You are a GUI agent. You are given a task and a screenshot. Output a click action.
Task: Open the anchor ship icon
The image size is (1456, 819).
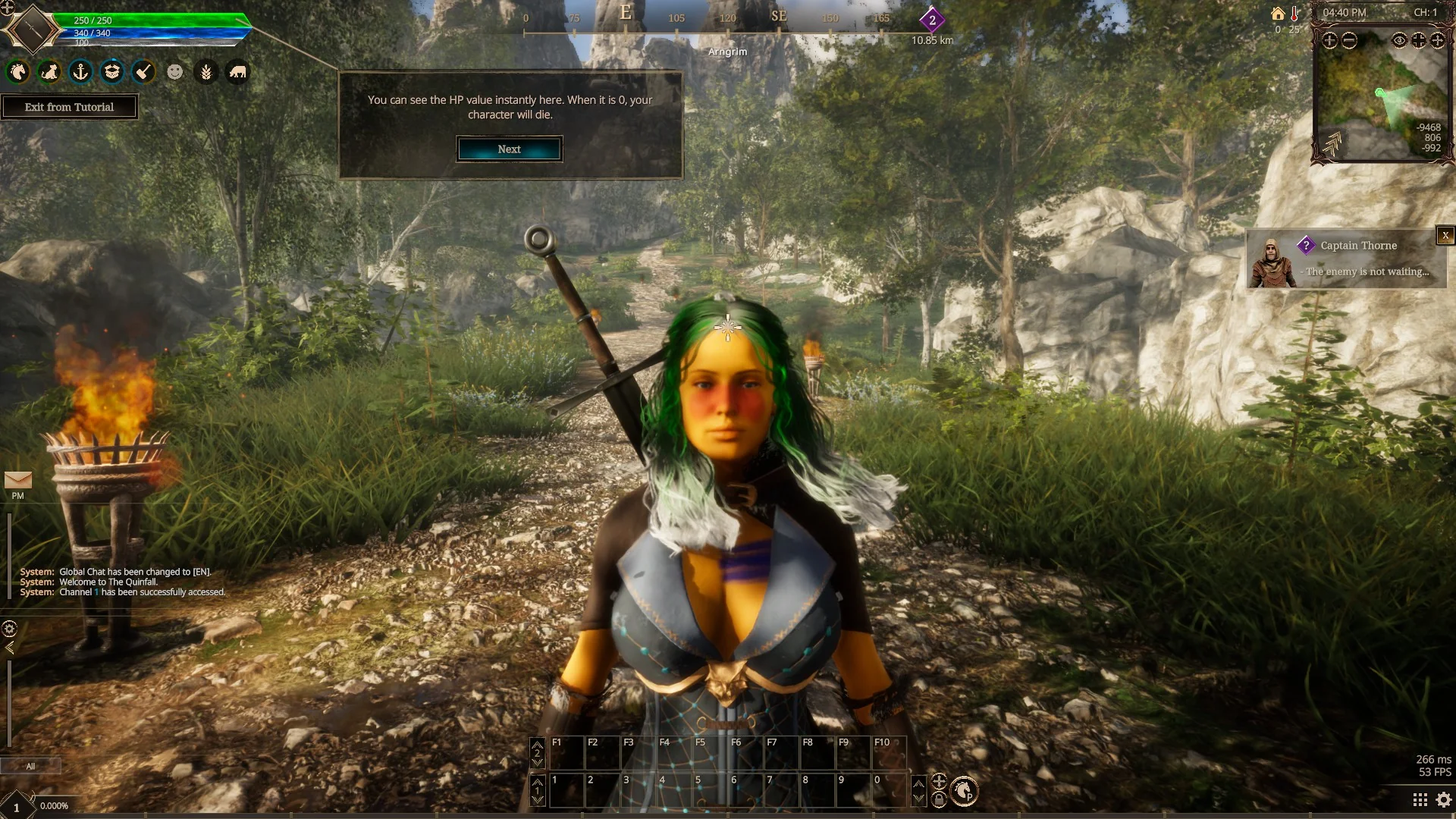pyautogui.click(x=81, y=72)
